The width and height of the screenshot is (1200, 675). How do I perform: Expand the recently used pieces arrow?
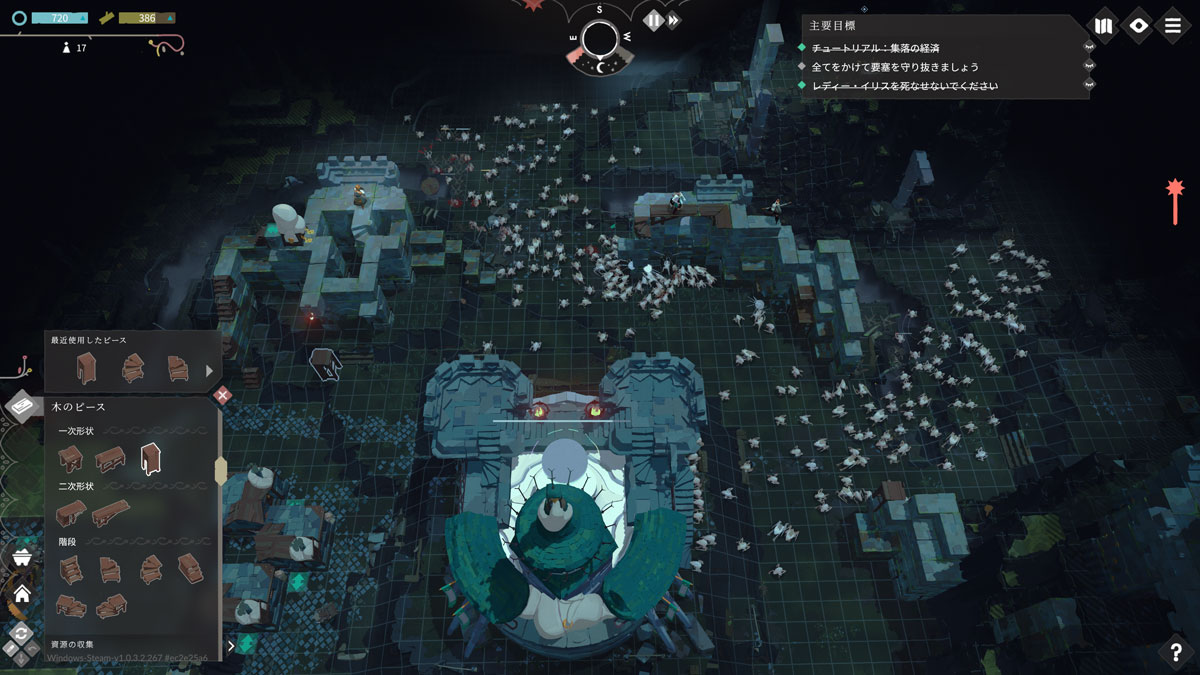click(x=210, y=371)
